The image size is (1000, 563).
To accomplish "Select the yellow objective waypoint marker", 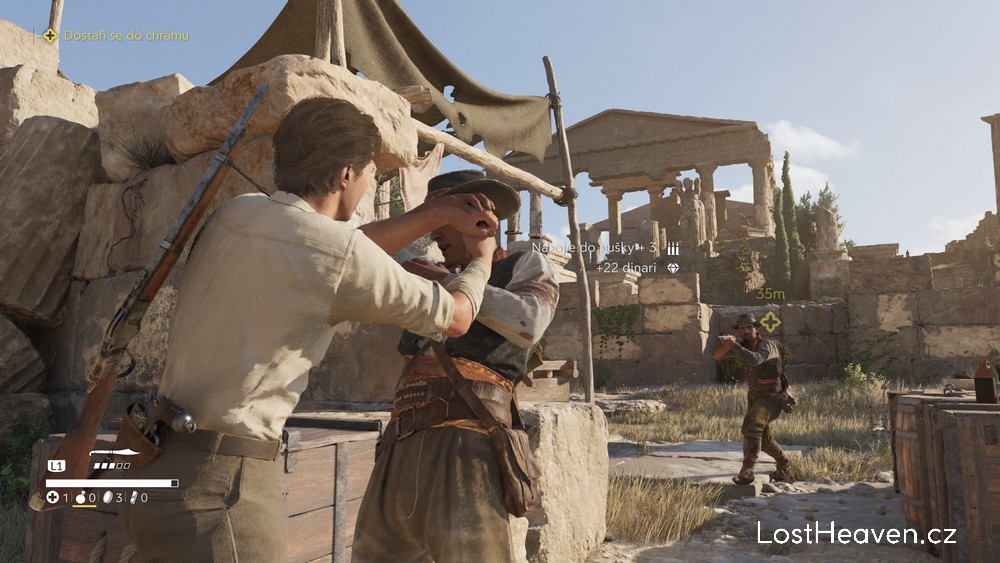I will (770, 322).
